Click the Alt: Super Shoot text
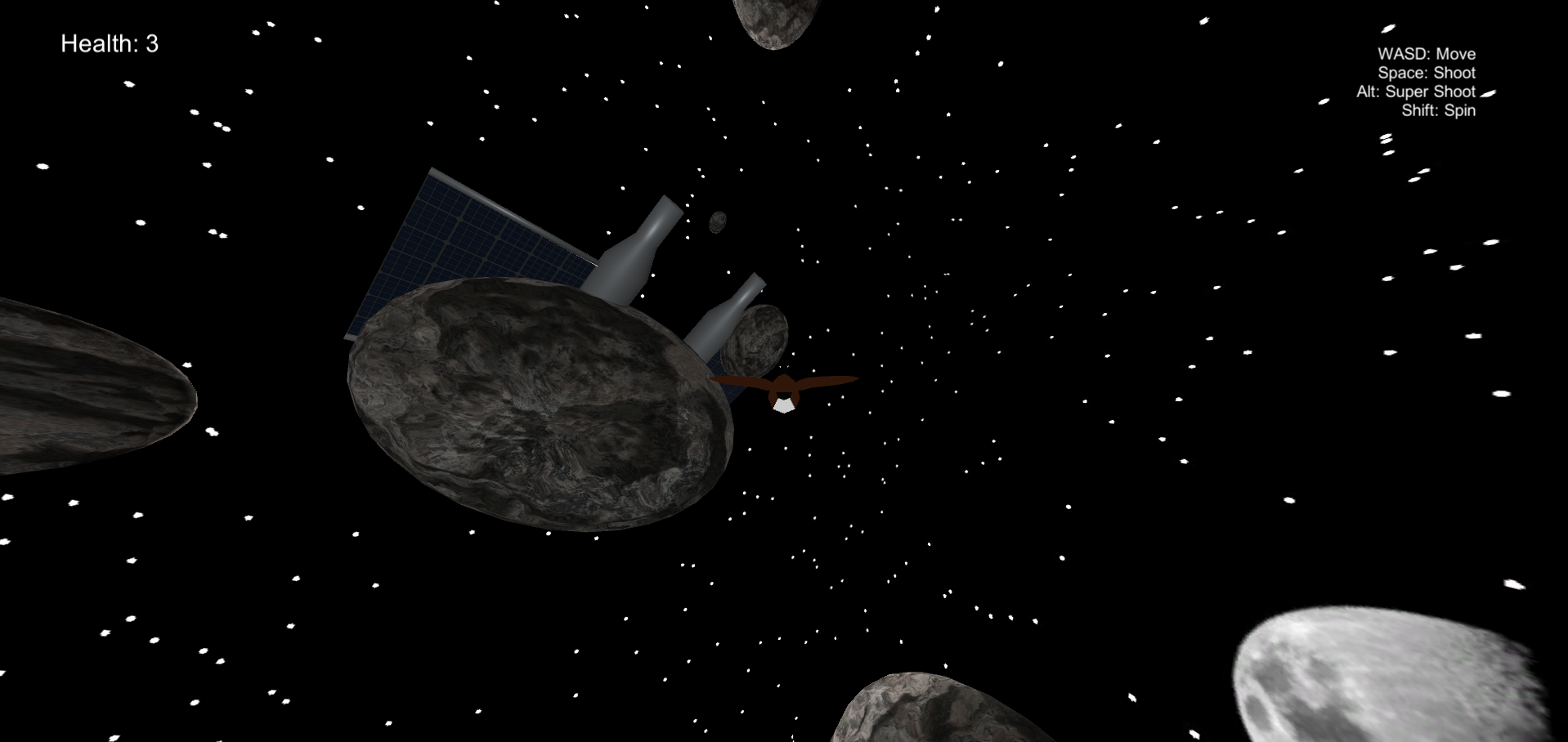The image size is (1568, 742). (x=1416, y=92)
